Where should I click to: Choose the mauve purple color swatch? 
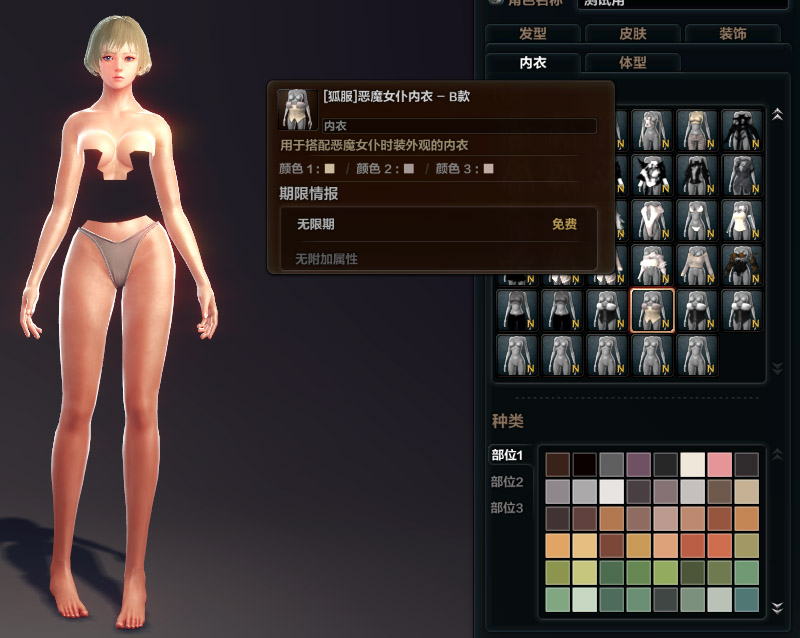pyautogui.click(x=638, y=465)
